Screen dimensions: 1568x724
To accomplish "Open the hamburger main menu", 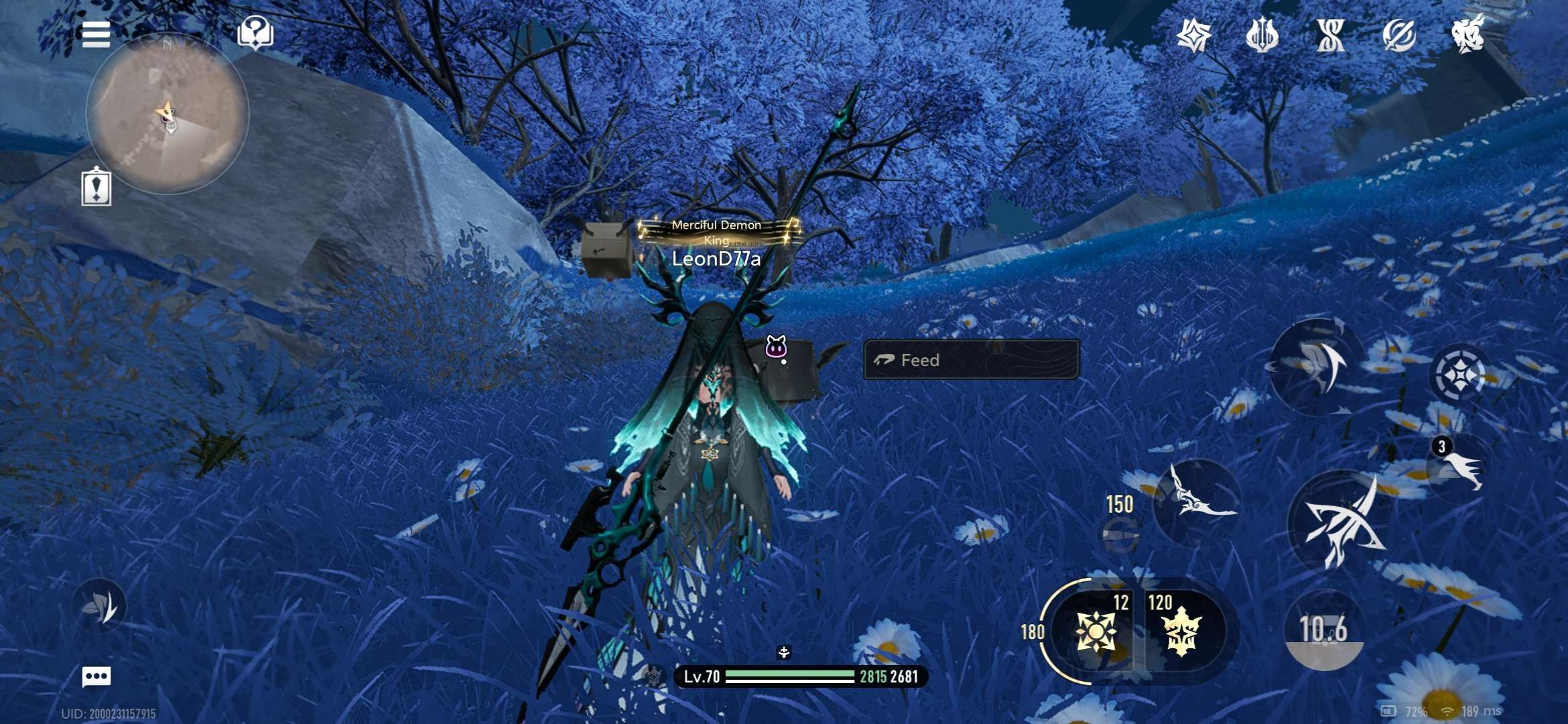I will [x=96, y=34].
